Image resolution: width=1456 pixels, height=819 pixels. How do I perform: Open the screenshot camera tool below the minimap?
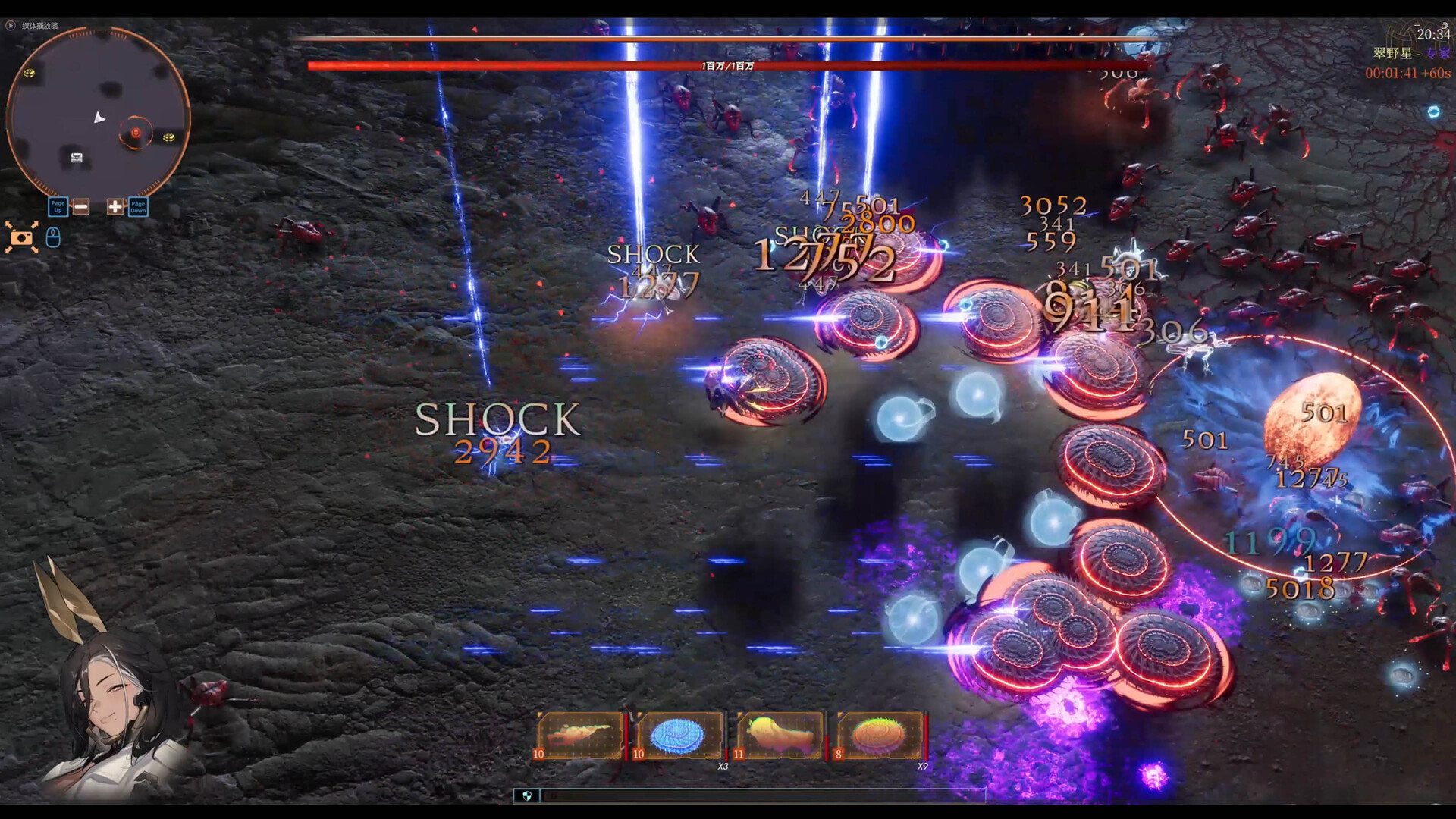[x=23, y=237]
